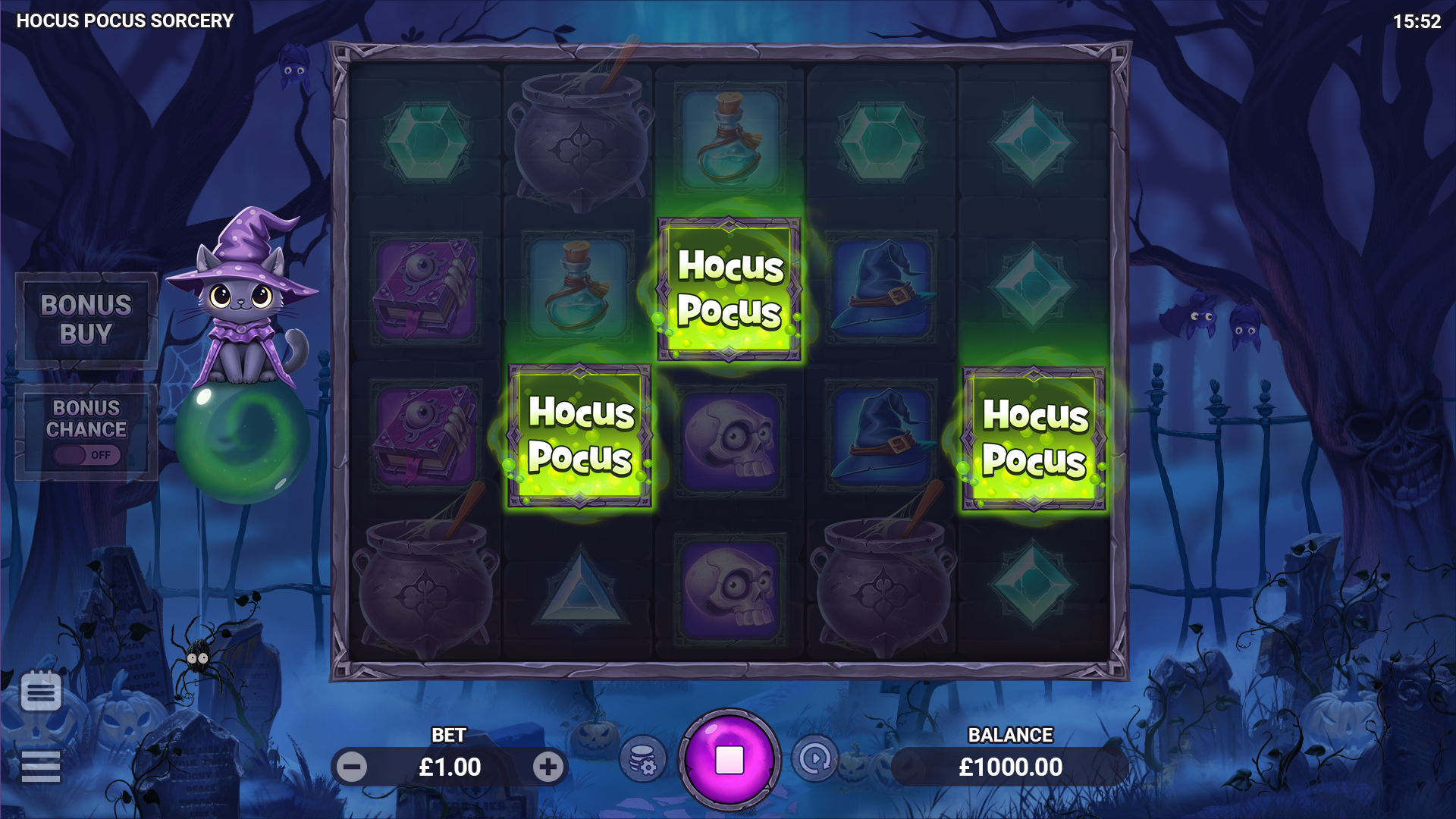Screen dimensions: 1456x819
Task: Increase the bet with the plus button
Action: coord(548,767)
